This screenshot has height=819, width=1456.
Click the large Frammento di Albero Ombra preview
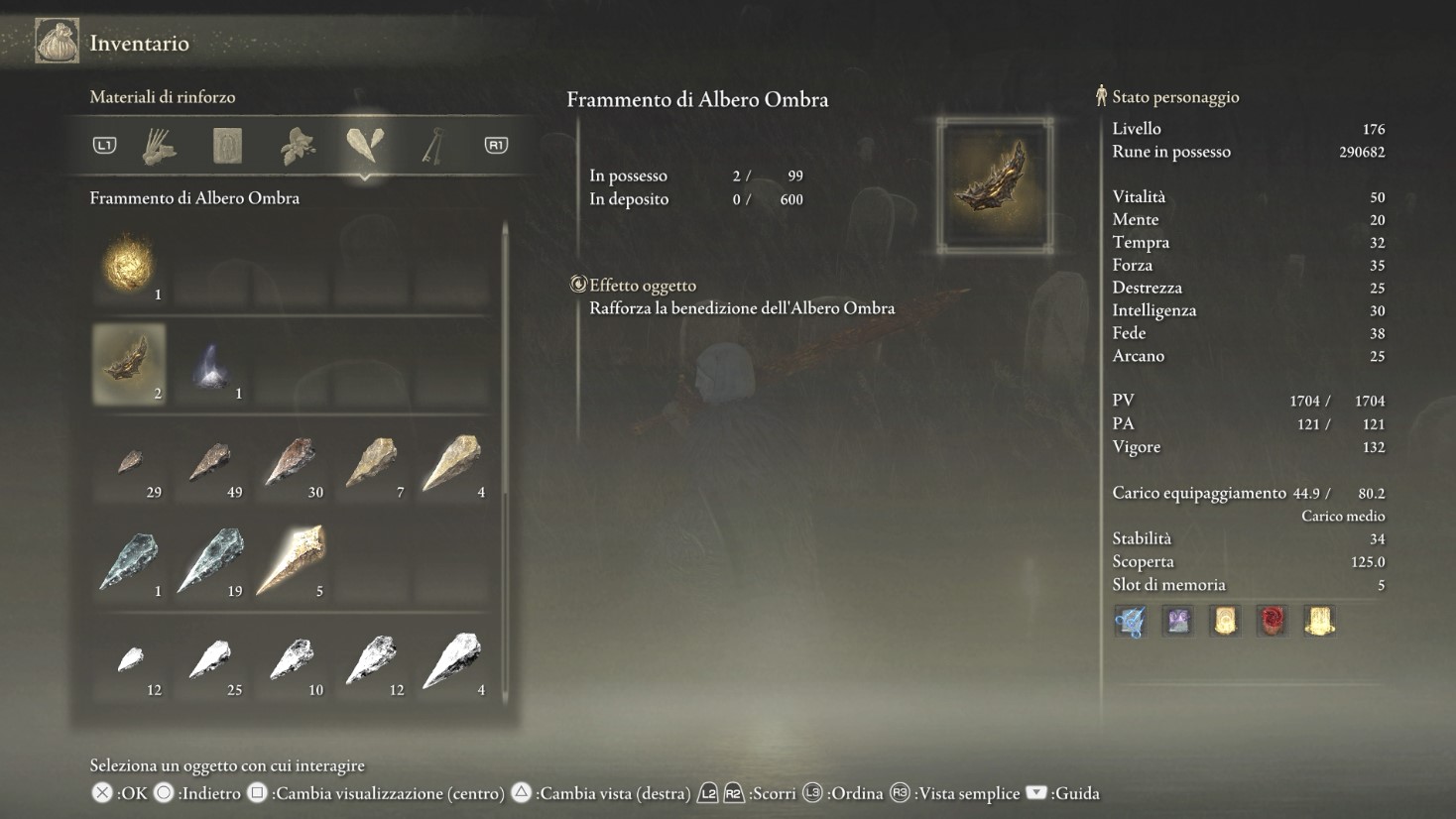994,185
